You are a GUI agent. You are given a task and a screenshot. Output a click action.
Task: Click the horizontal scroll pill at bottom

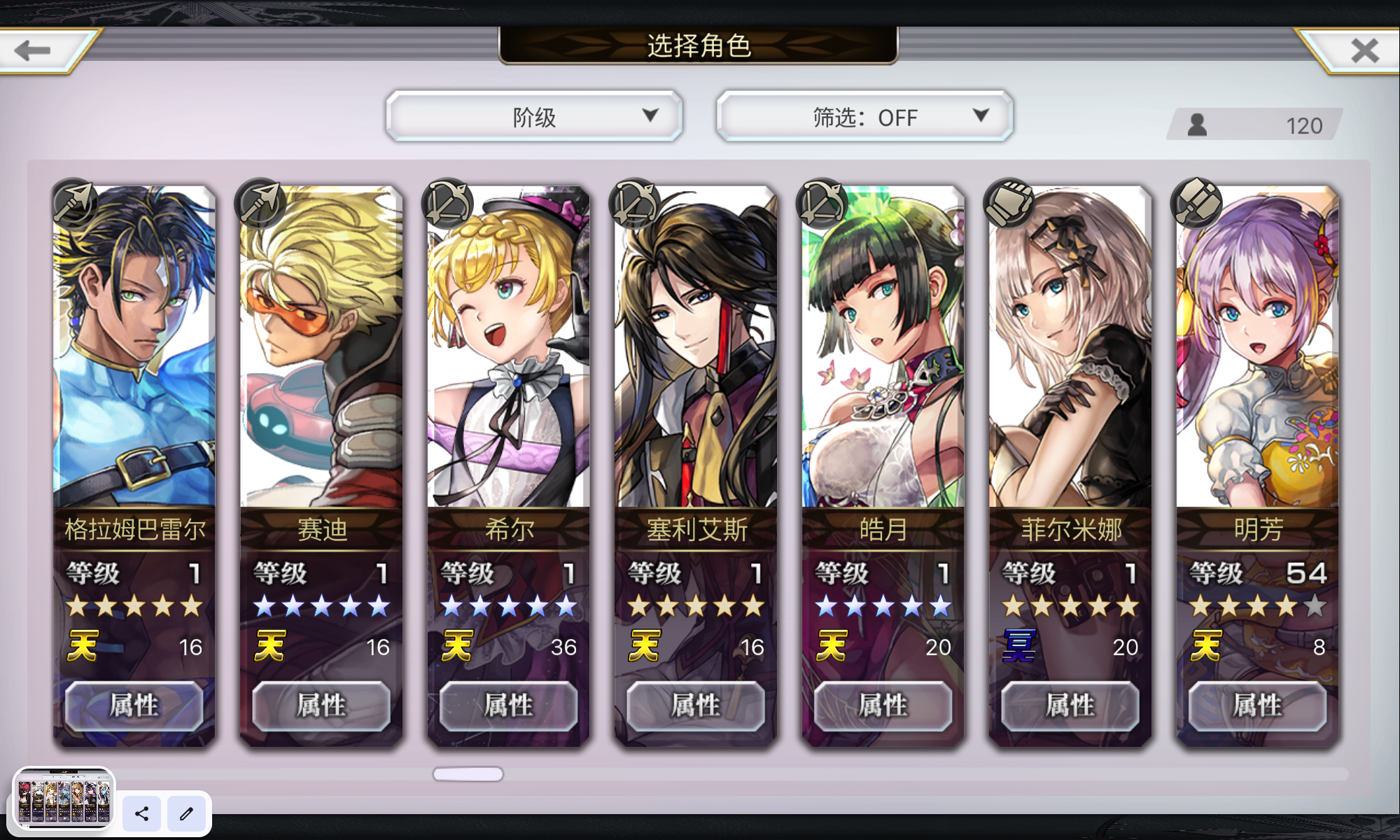[468, 772]
